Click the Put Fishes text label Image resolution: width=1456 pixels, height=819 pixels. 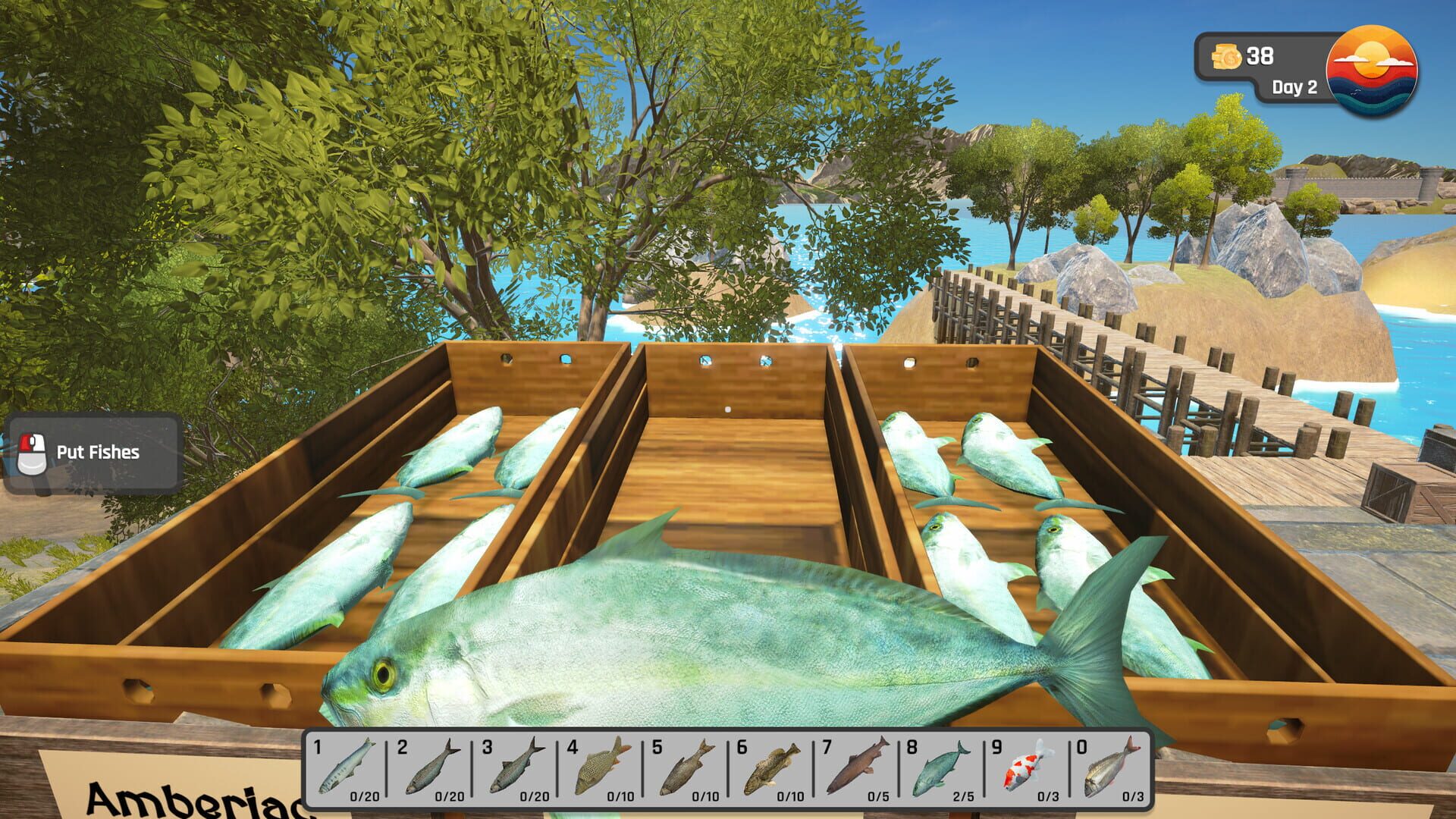[x=98, y=453]
